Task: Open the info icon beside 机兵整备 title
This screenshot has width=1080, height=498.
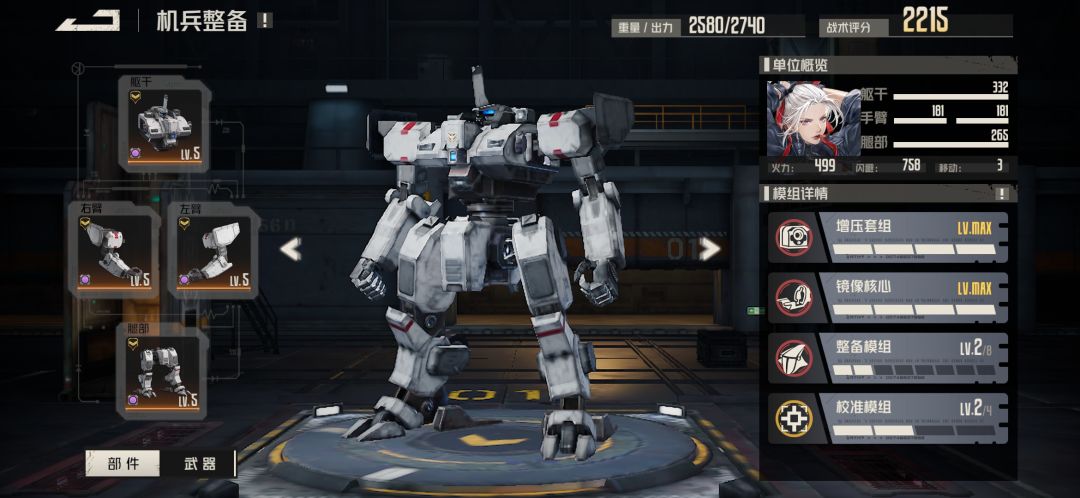Action: 264,20
